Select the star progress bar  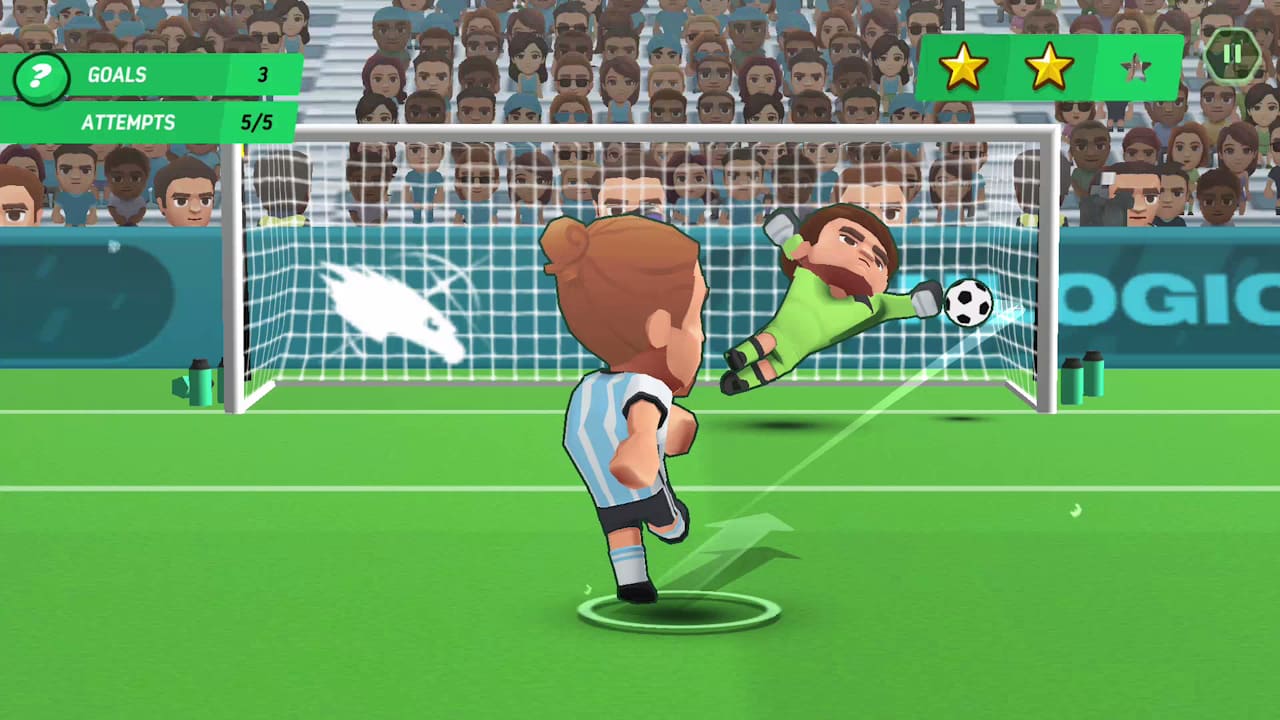(1050, 66)
